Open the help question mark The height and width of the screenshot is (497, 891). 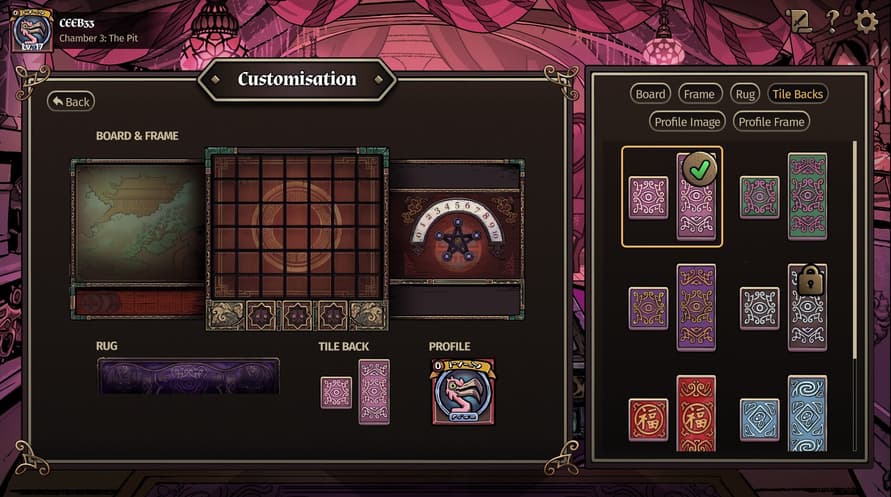coord(832,22)
